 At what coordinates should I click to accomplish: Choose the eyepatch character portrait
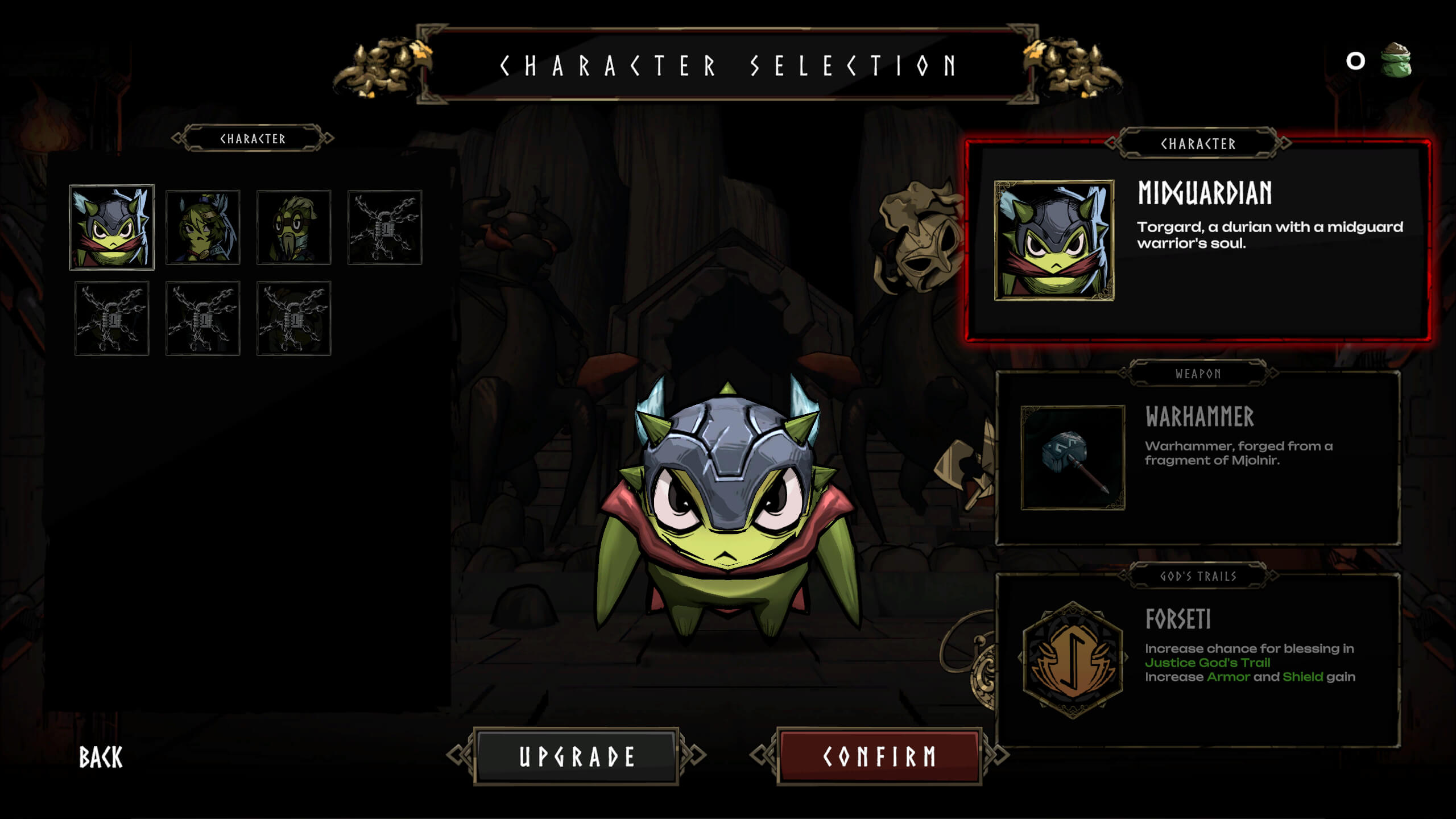click(203, 227)
